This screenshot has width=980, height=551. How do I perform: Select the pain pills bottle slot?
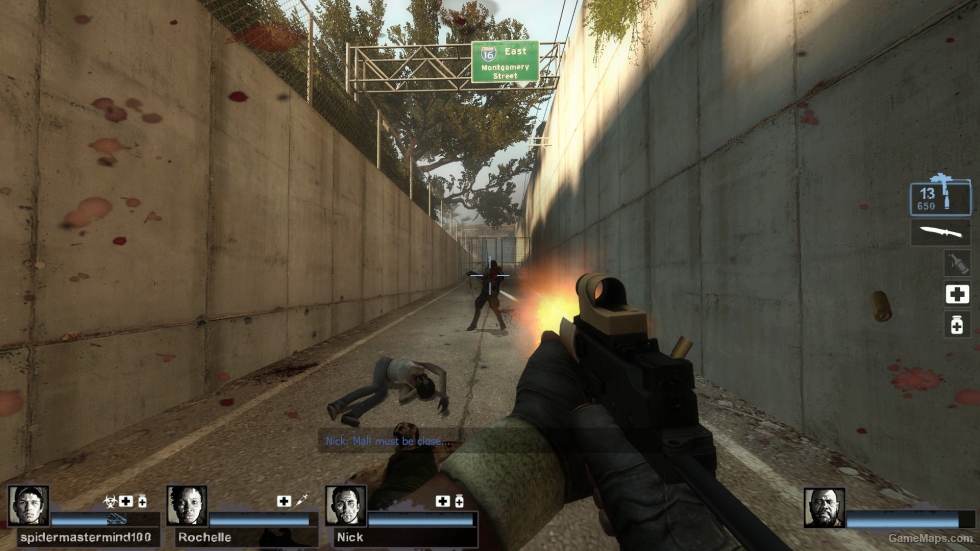(957, 324)
